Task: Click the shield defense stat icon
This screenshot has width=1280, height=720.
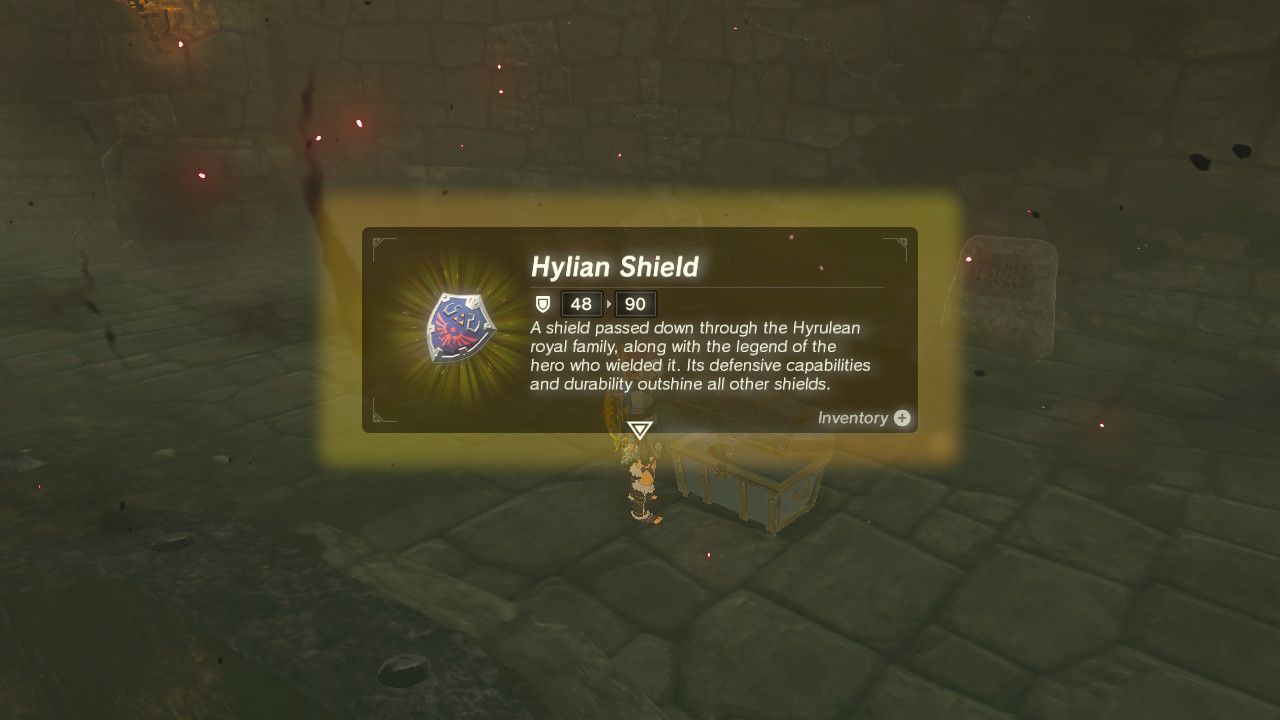Action: 542,304
